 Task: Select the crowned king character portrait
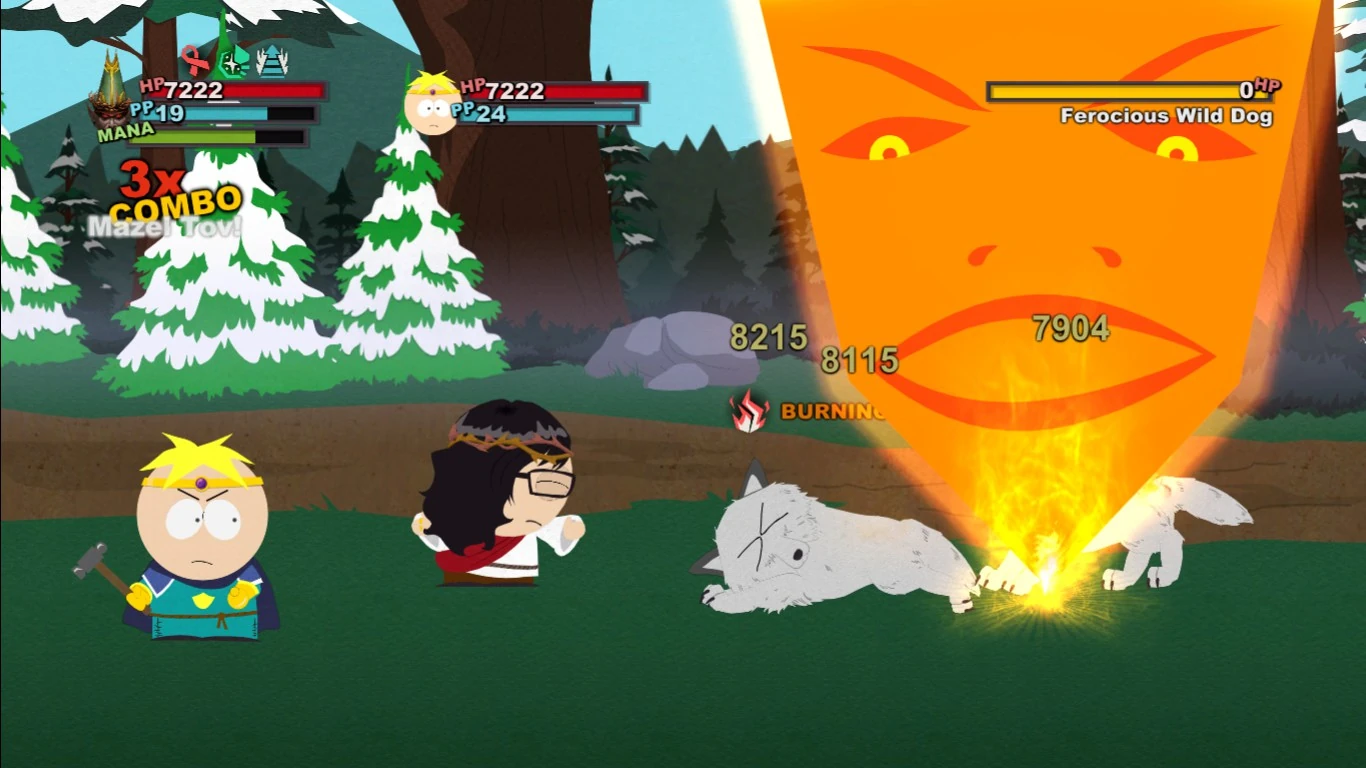(108, 100)
